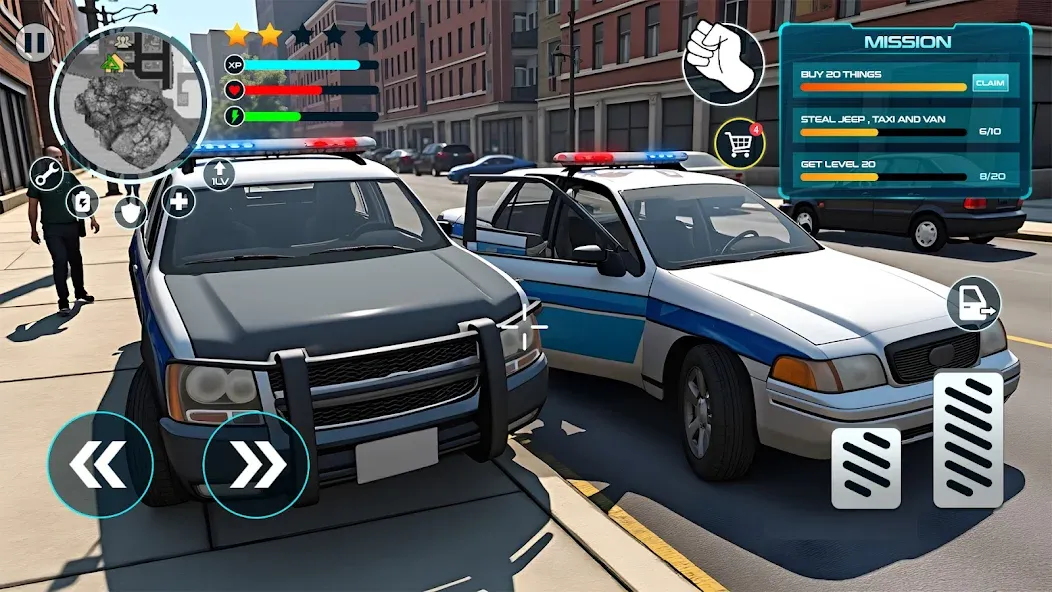1052x592 pixels.
Task: Tap the exit vehicle door button
Action: pos(973,304)
